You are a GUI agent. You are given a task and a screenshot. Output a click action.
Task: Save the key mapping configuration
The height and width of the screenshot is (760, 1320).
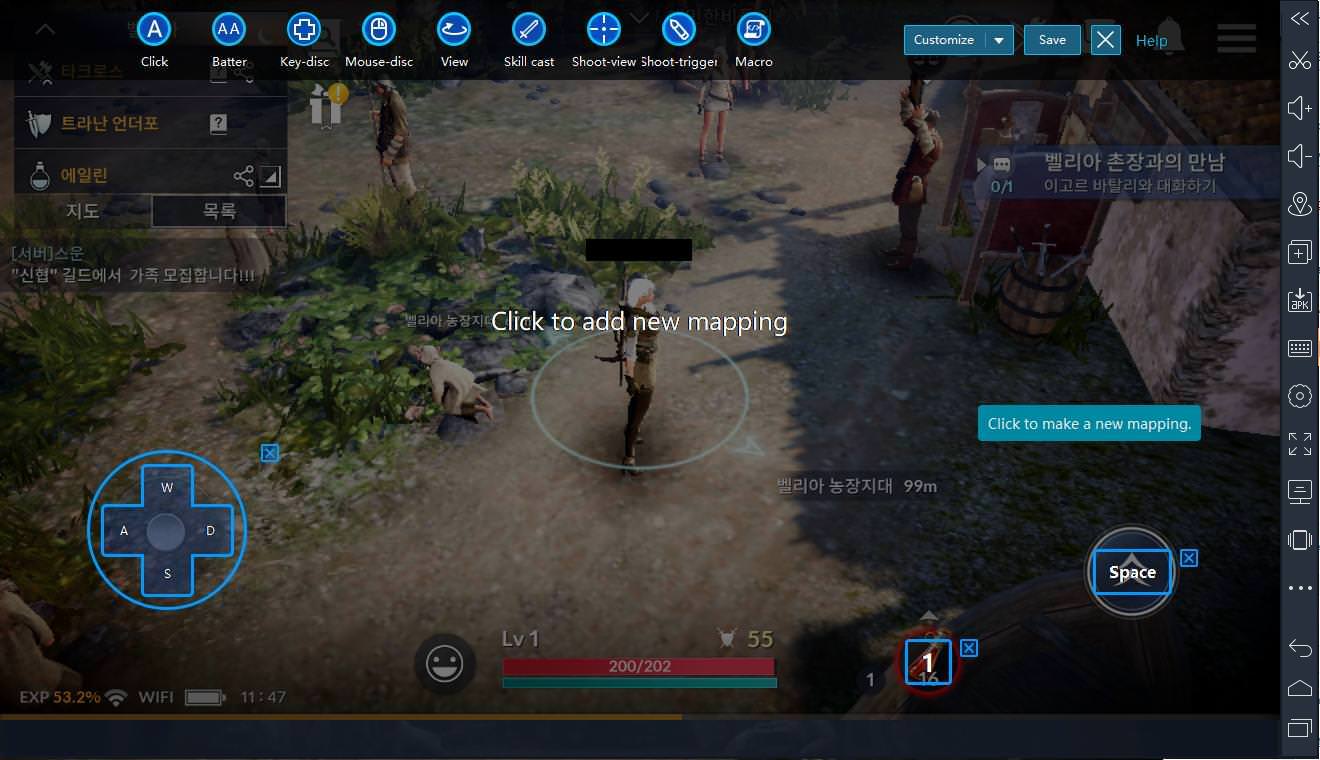pyautogui.click(x=1052, y=39)
